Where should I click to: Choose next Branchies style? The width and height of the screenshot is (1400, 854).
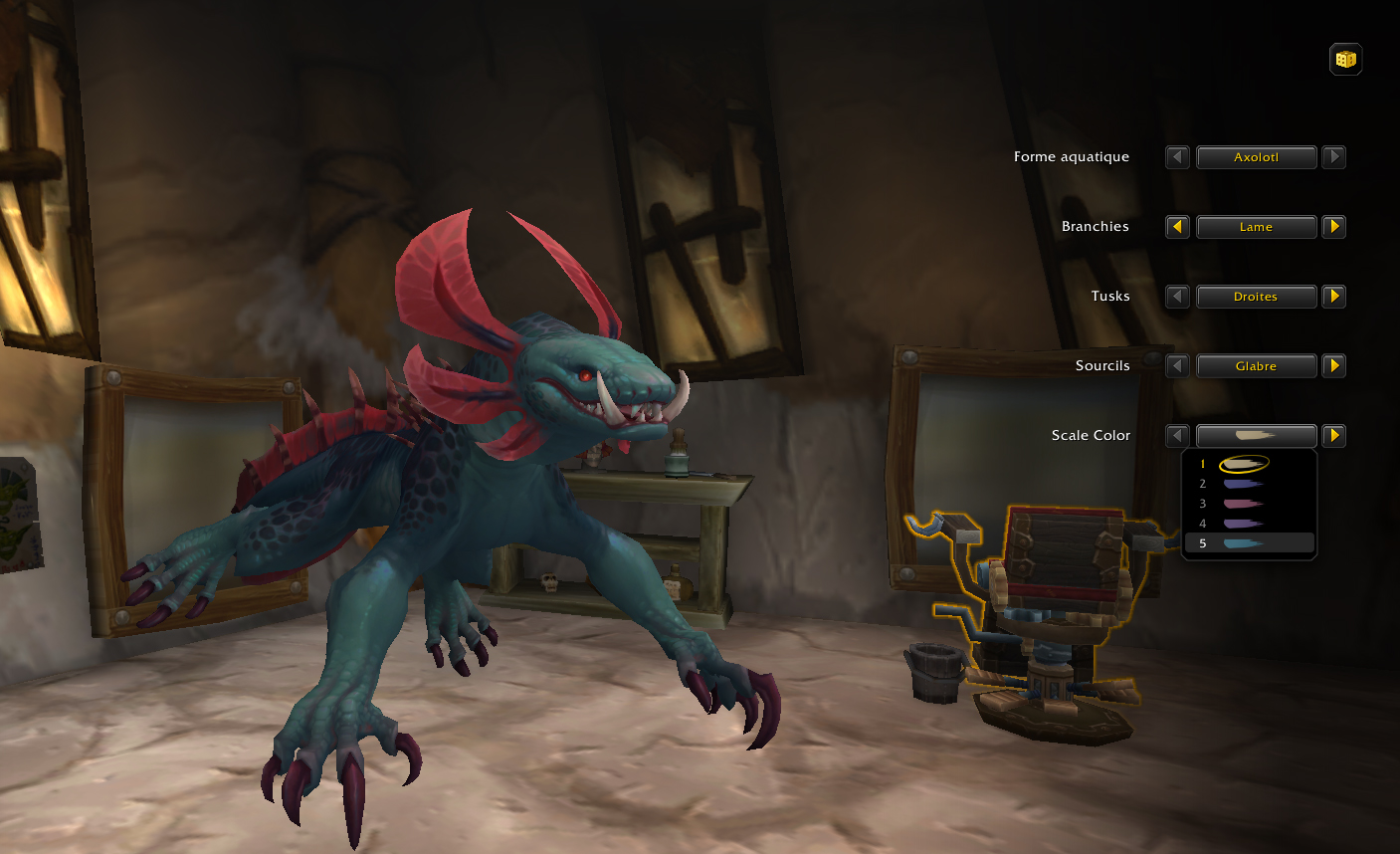(1334, 227)
